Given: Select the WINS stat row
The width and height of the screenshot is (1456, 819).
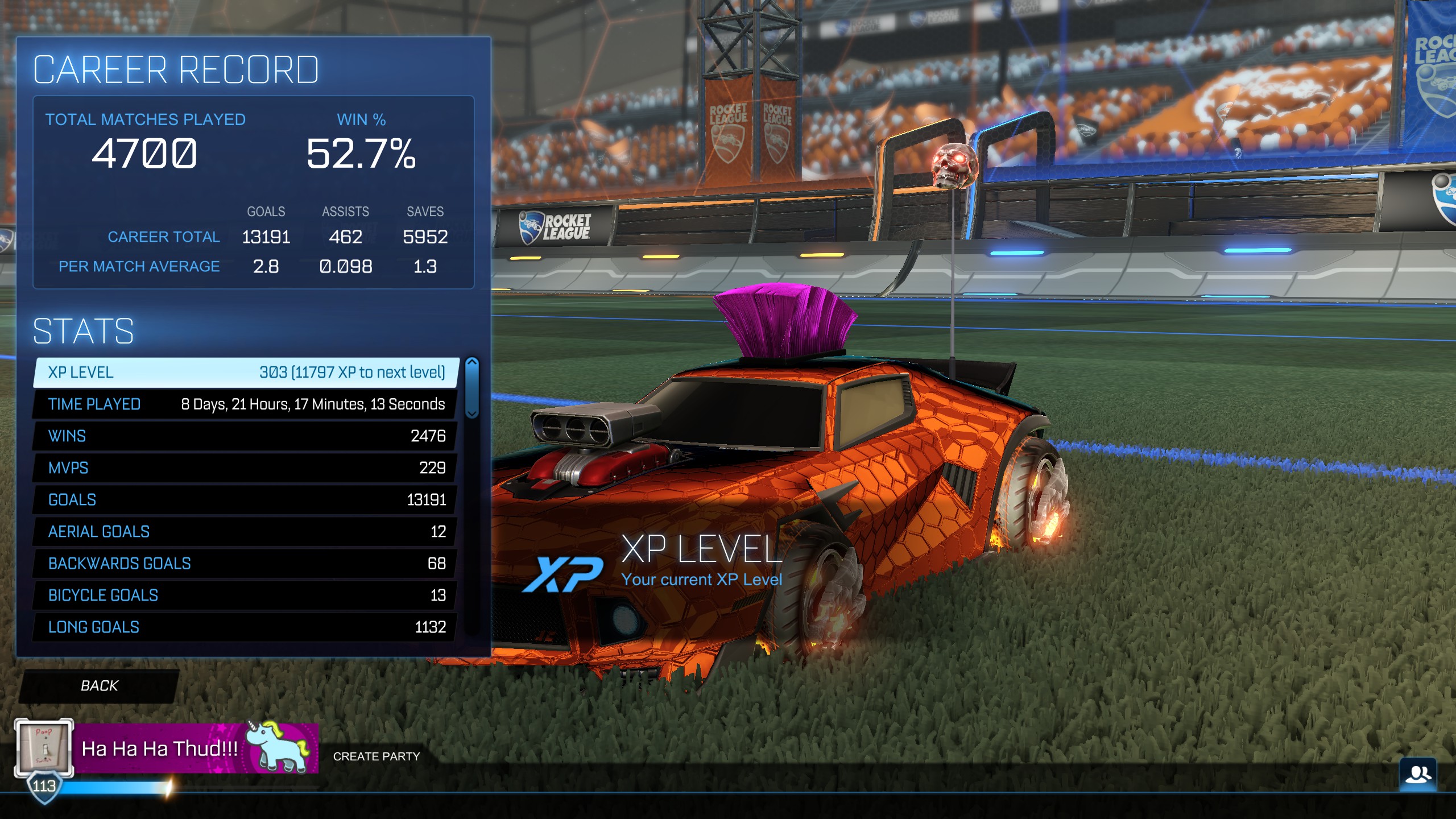Looking at the screenshot, I should [x=246, y=436].
